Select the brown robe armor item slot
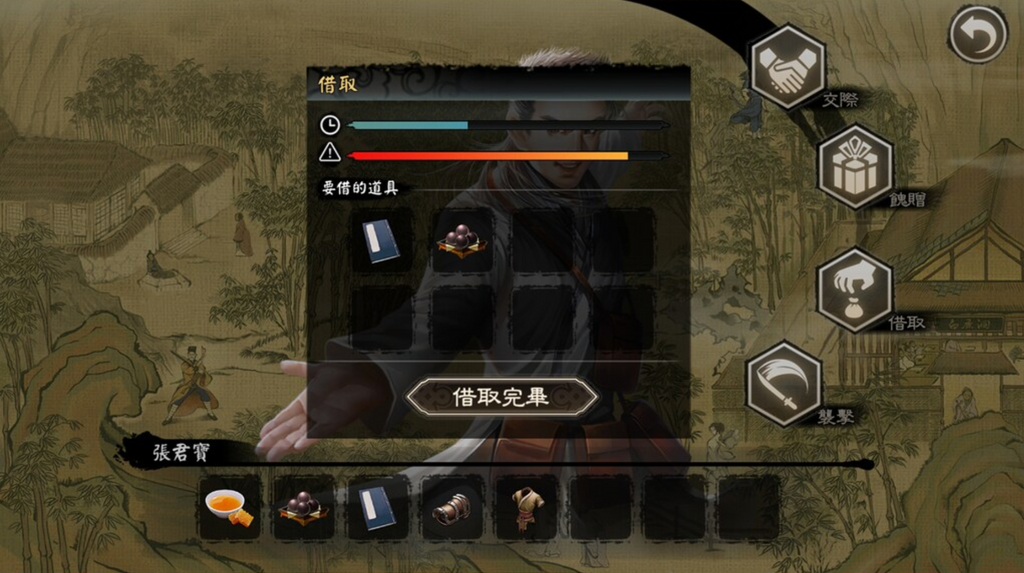This screenshot has width=1024, height=573. tap(526, 507)
